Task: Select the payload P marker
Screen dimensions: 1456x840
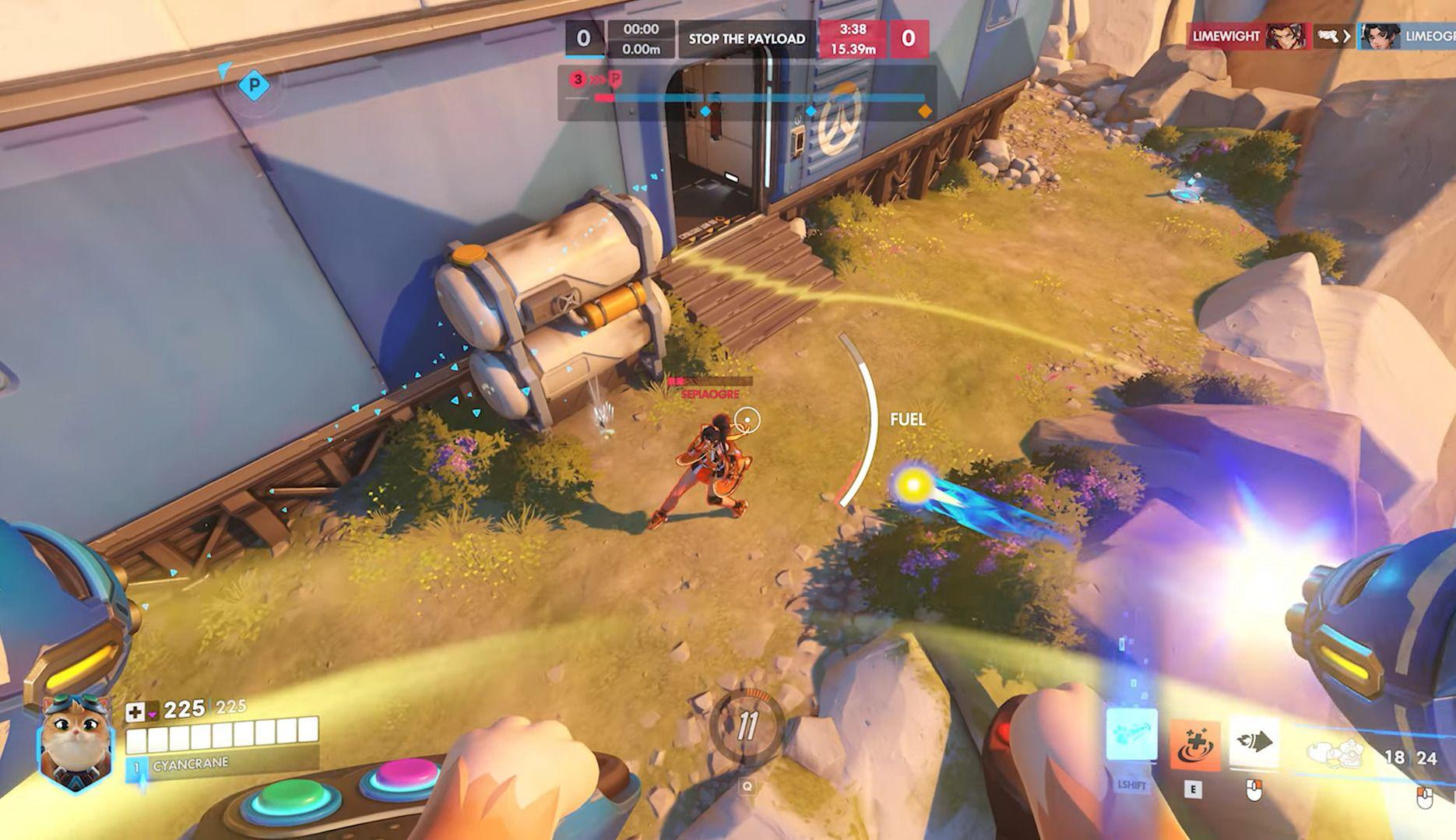Action: [x=253, y=84]
